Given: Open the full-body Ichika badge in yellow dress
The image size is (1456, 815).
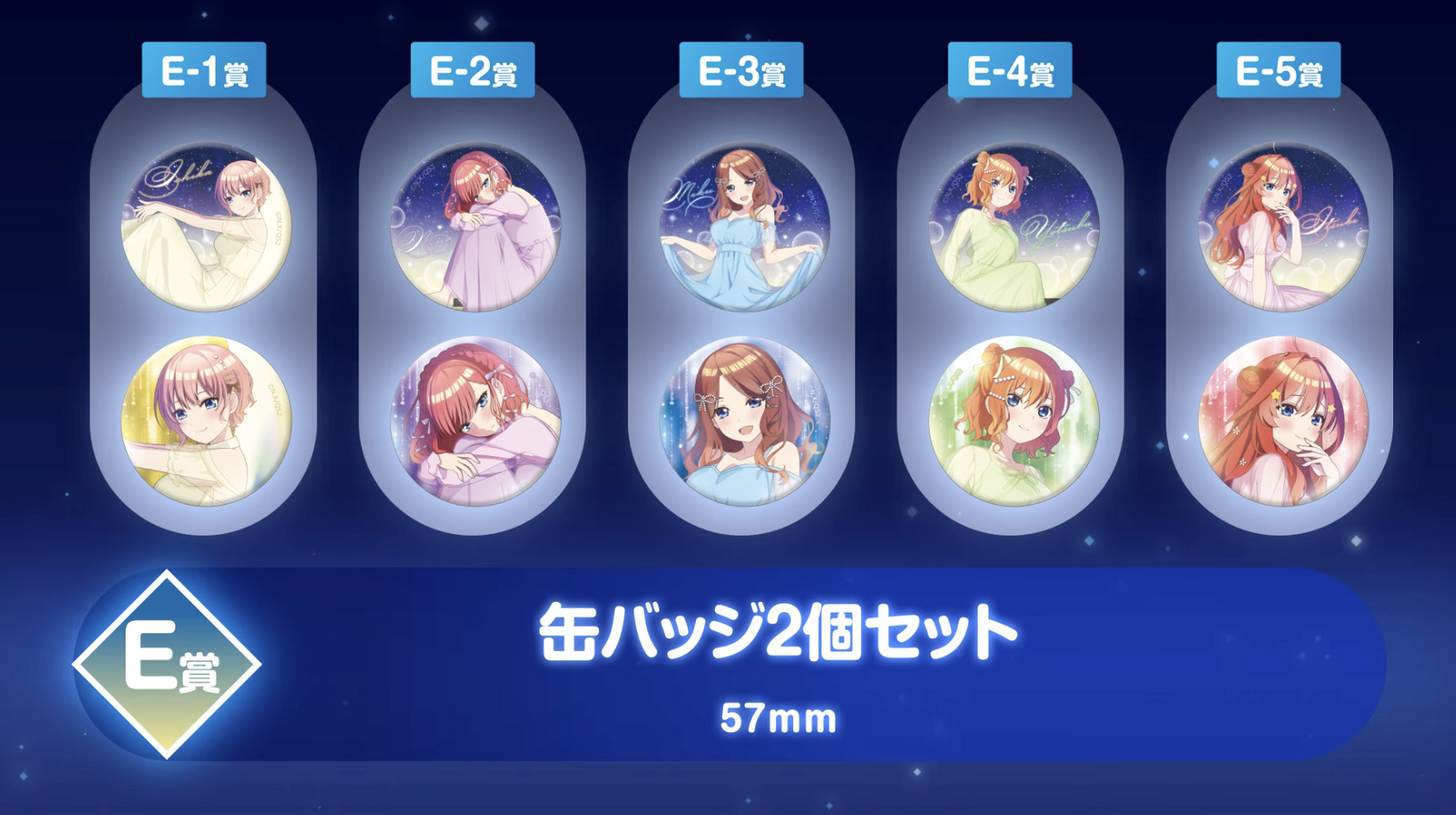Looking at the screenshot, I should (x=207, y=226).
